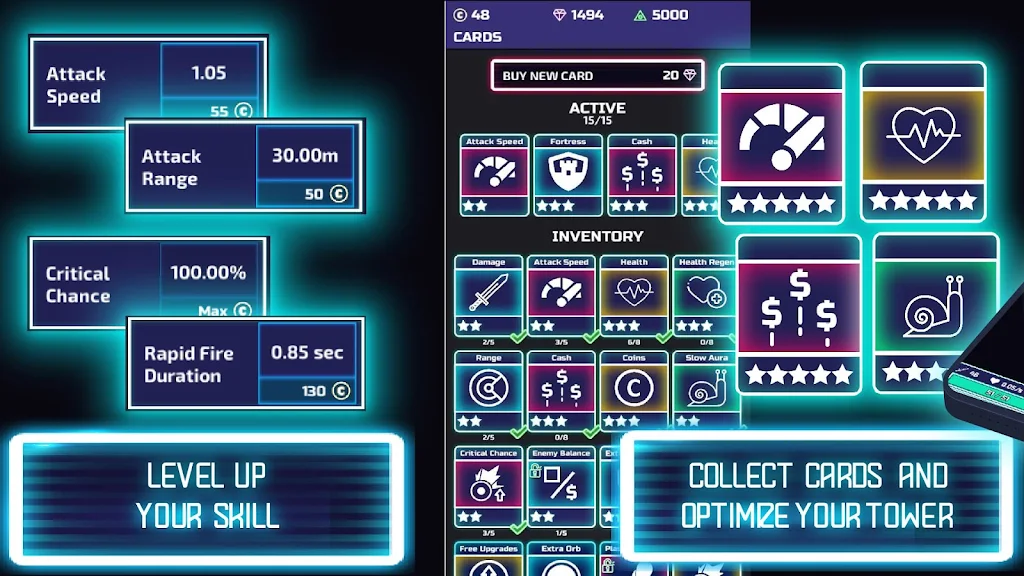Open the Range target card

click(488, 392)
